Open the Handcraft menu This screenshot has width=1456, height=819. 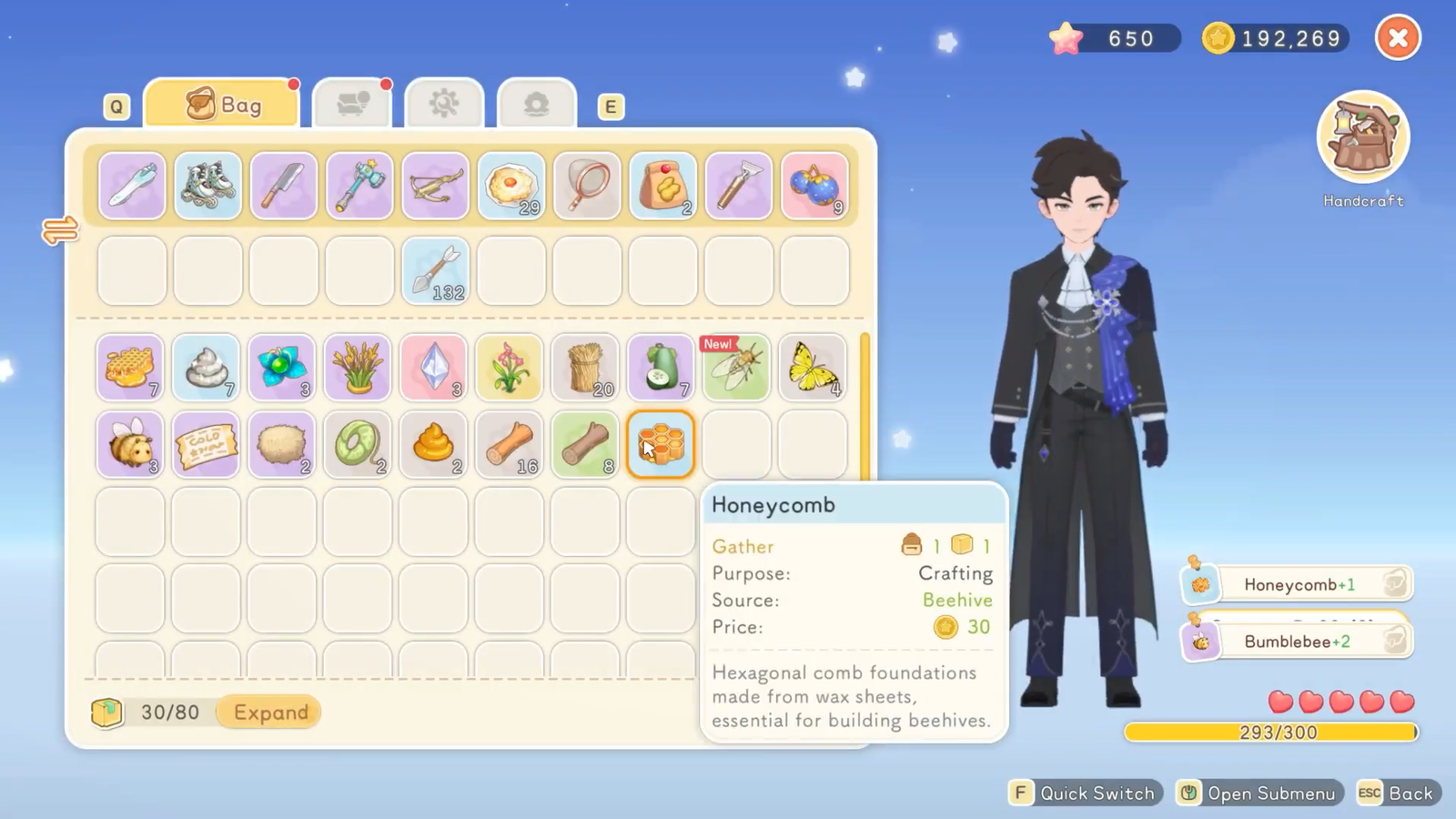click(x=1362, y=138)
